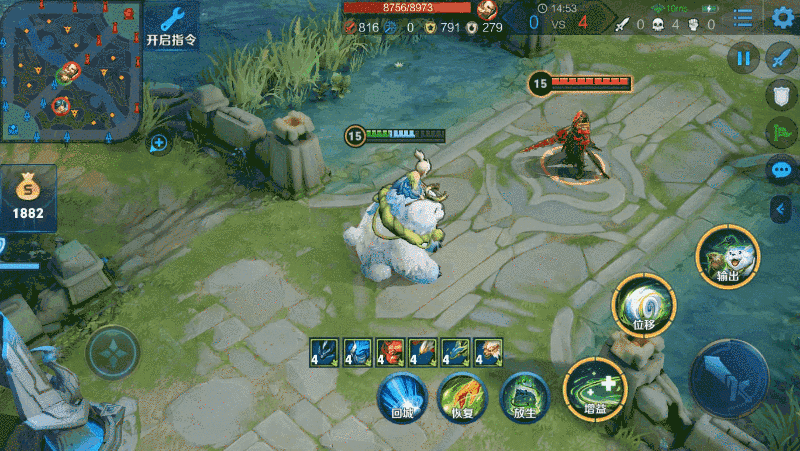Use the 回城 recall spell
The height and width of the screenshot is (451, 800).
[x=402, y=396]
